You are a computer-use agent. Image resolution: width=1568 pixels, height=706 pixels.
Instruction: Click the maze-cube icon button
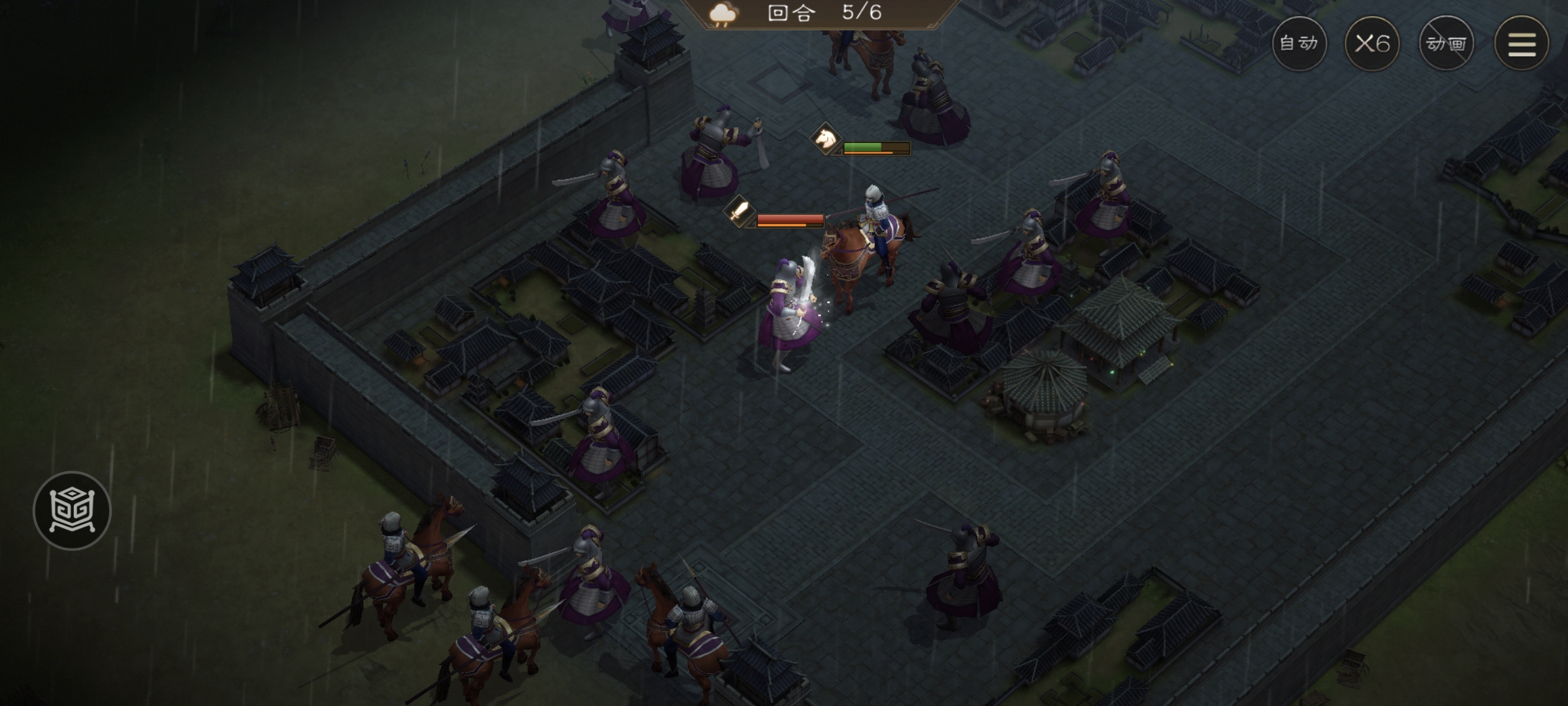click(x=72, y=510)
